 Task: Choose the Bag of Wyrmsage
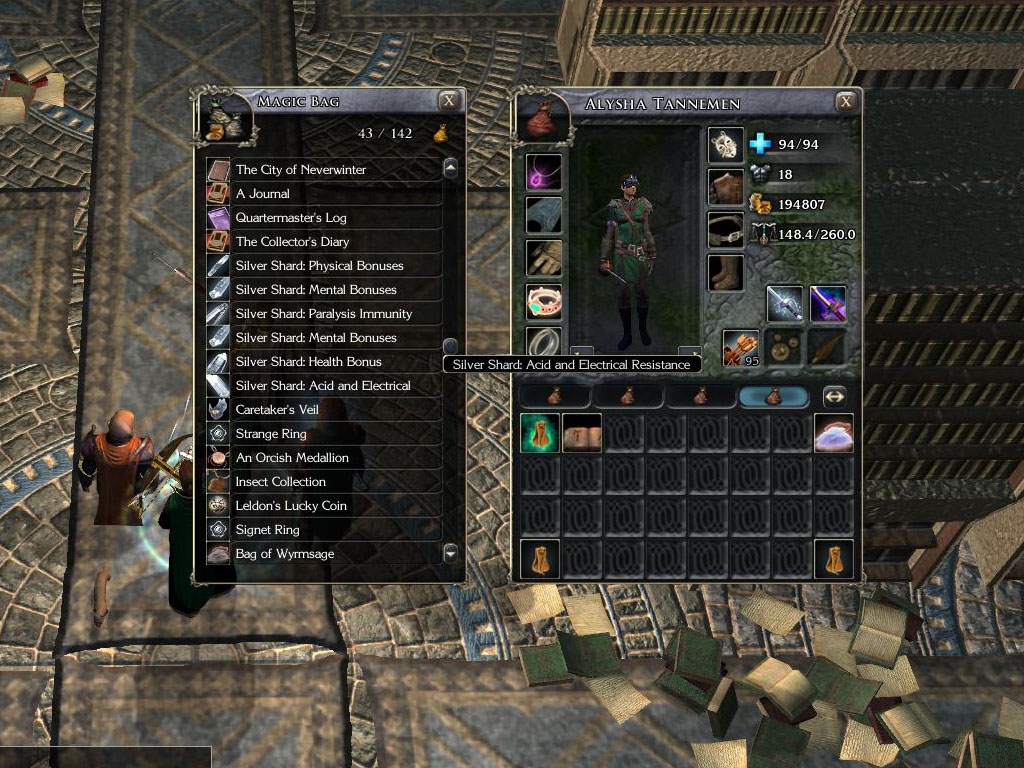[x=285, y=554]
